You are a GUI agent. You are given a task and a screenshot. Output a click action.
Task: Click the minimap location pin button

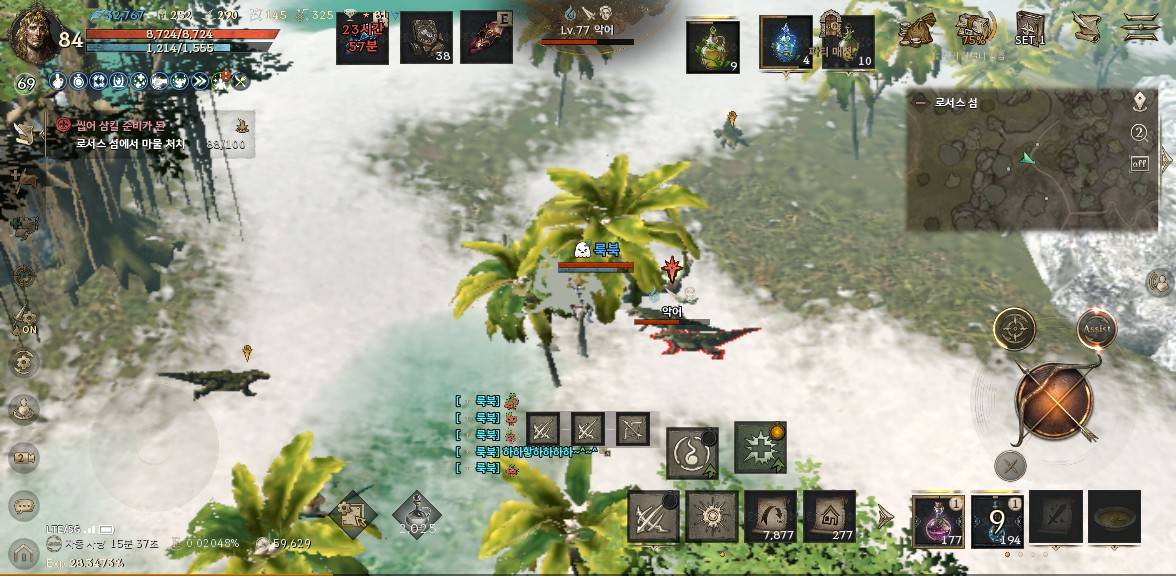pos(1139,101)
